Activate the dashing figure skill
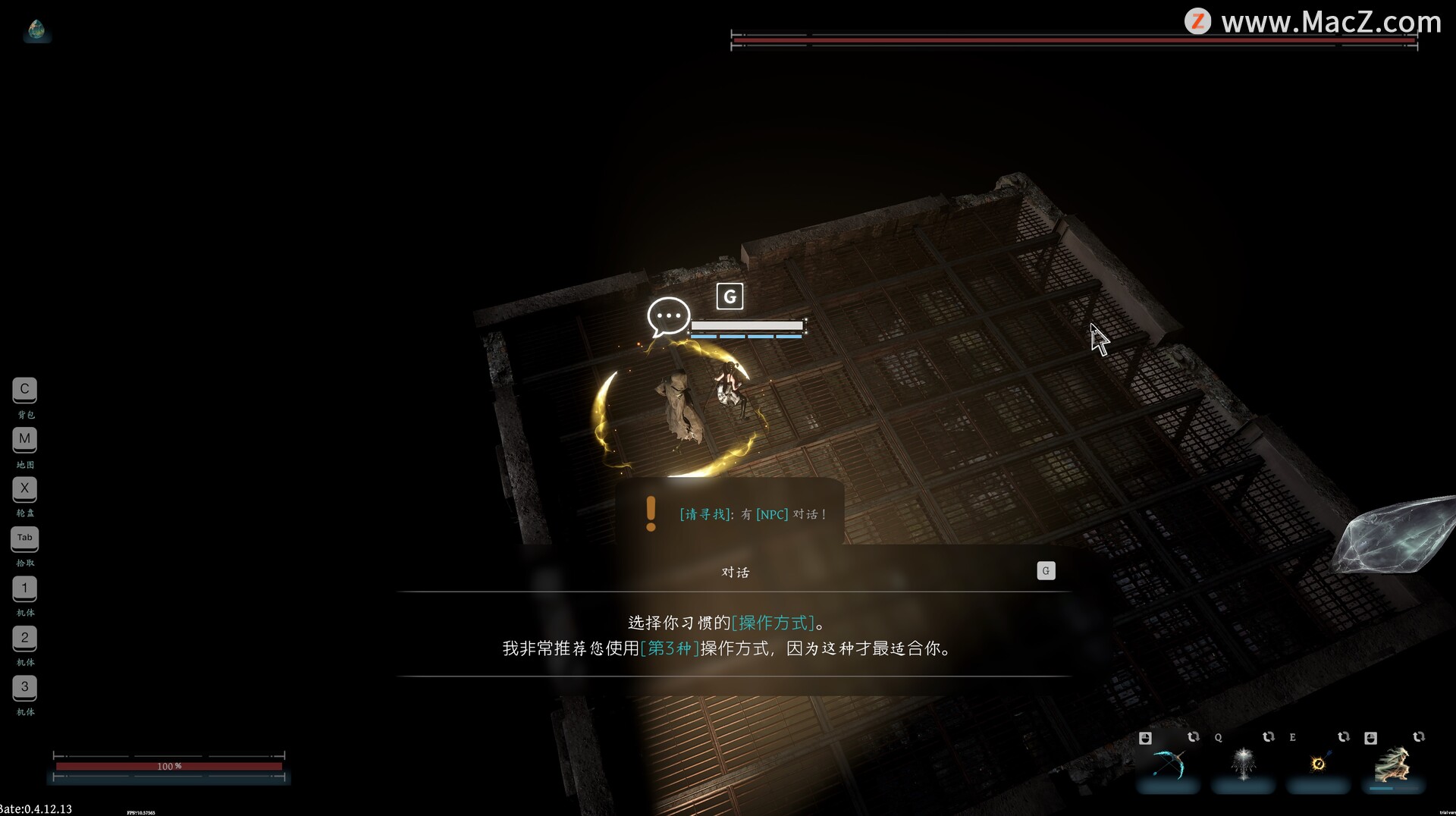Image resolution: width=1456 pixels, height=816 pixels. coord(1392,764)
